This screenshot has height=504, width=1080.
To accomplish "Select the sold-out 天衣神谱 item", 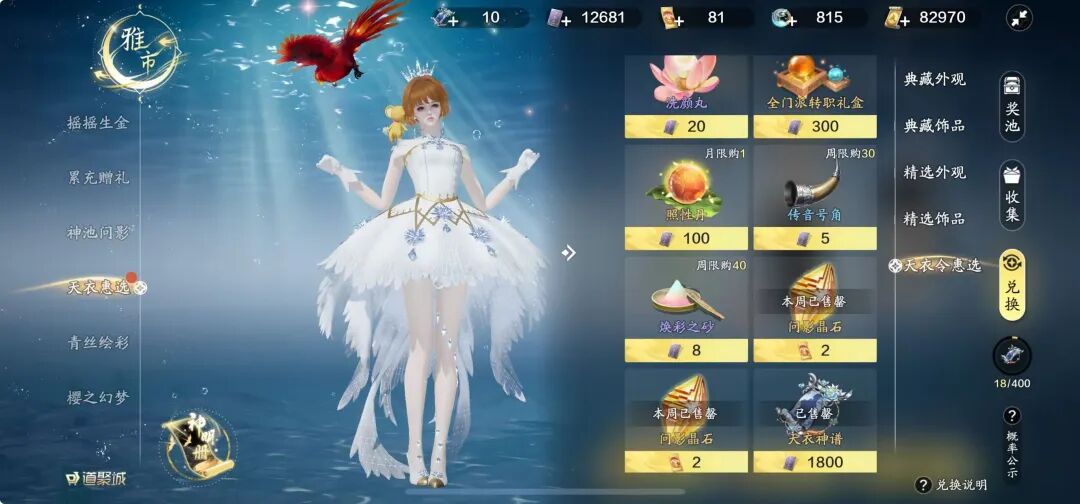I will (814, 421).
